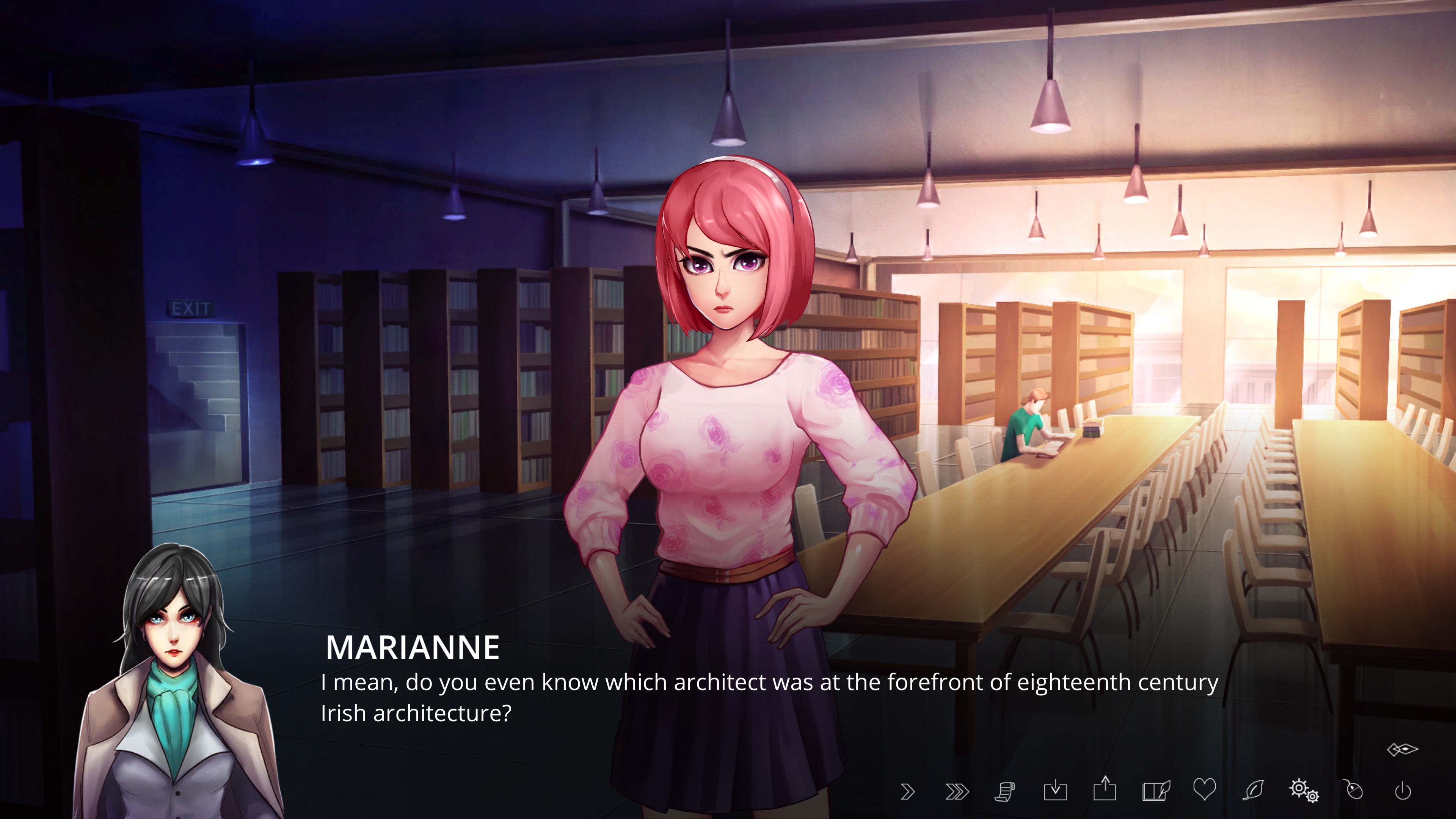Save the game with the down-arrow box icon
1456x819 pixels.
1055,790
